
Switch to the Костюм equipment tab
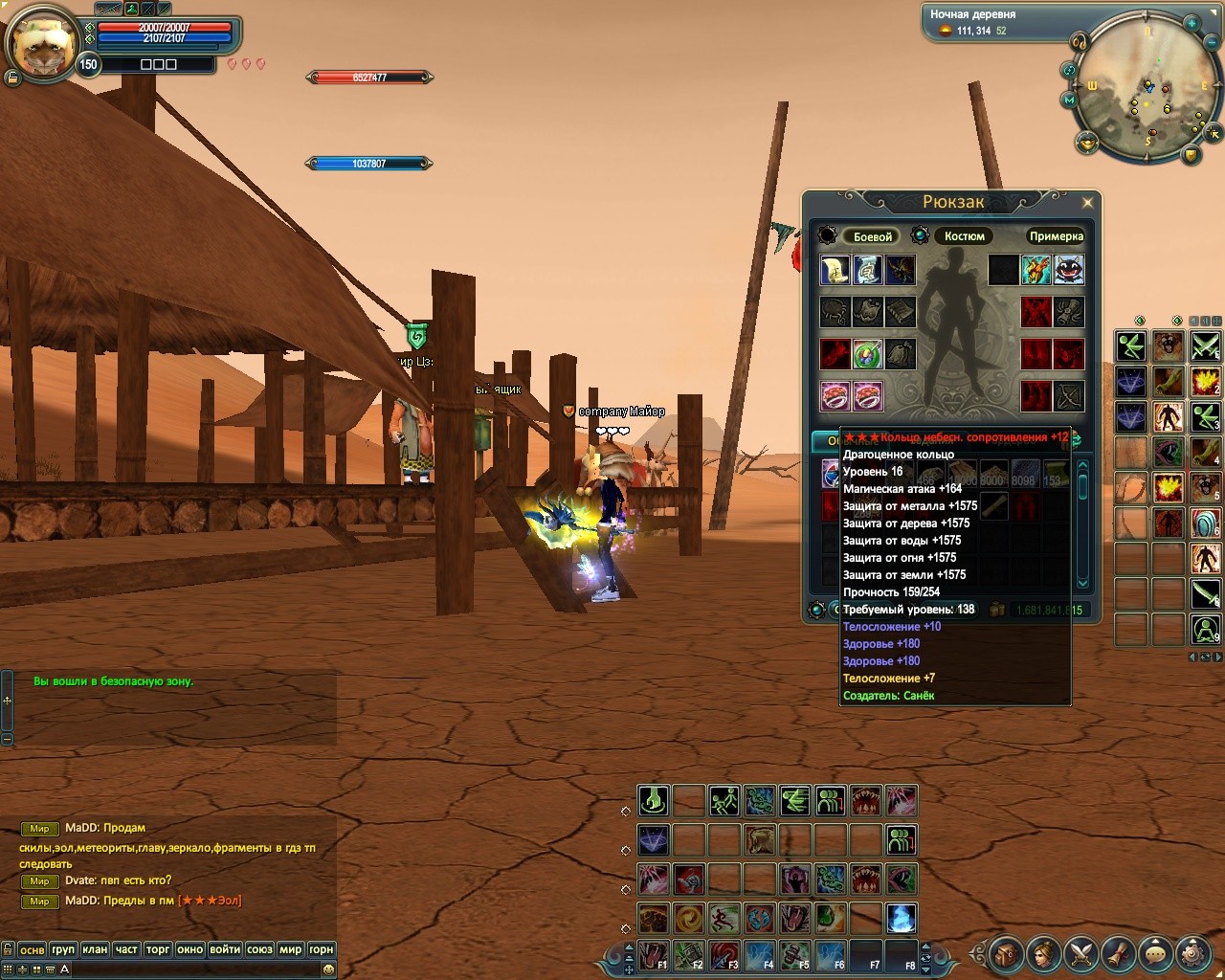coord(964,236)
